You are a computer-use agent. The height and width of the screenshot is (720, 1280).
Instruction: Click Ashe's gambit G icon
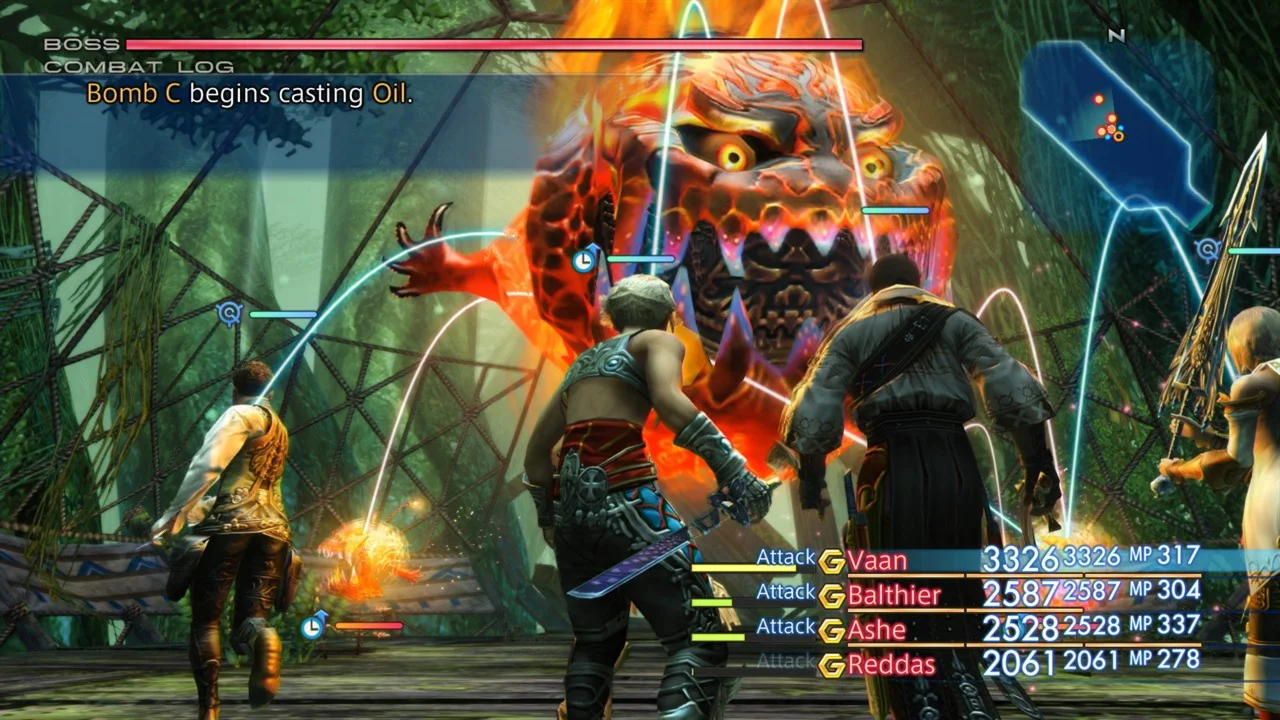pyautogui.click(x=831, y=630)
